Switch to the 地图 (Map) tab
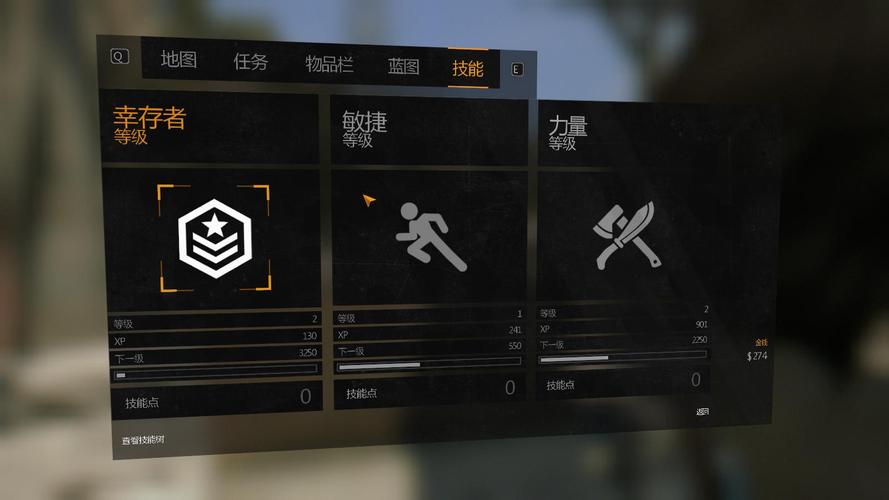This screenshot has width=889, height=500. 179,60
